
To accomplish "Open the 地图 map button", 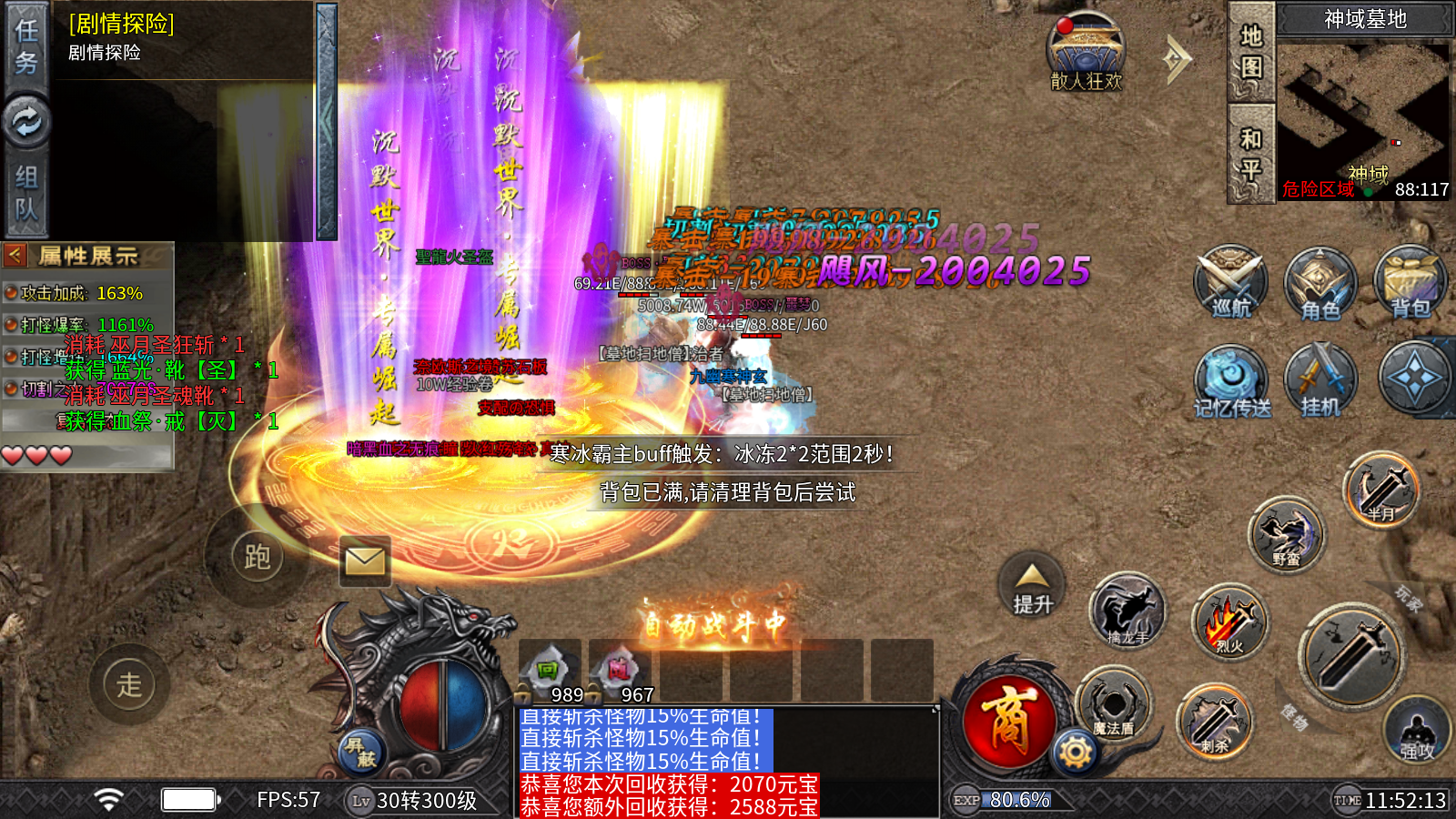I will [1251, 51].
